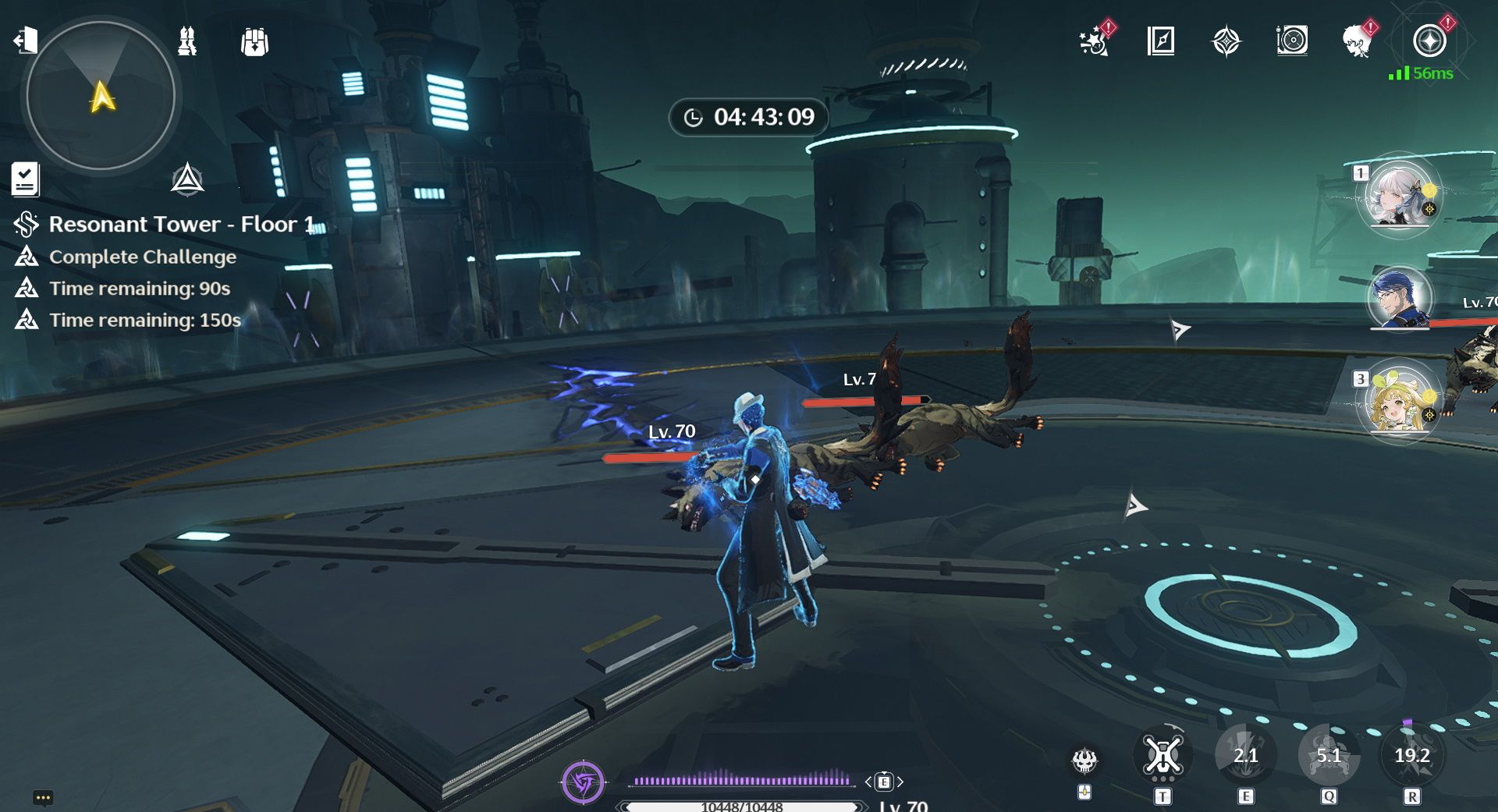Open the tower challenge icon
This screenshot has width=1498, height=812.
(x=187, y=41)
